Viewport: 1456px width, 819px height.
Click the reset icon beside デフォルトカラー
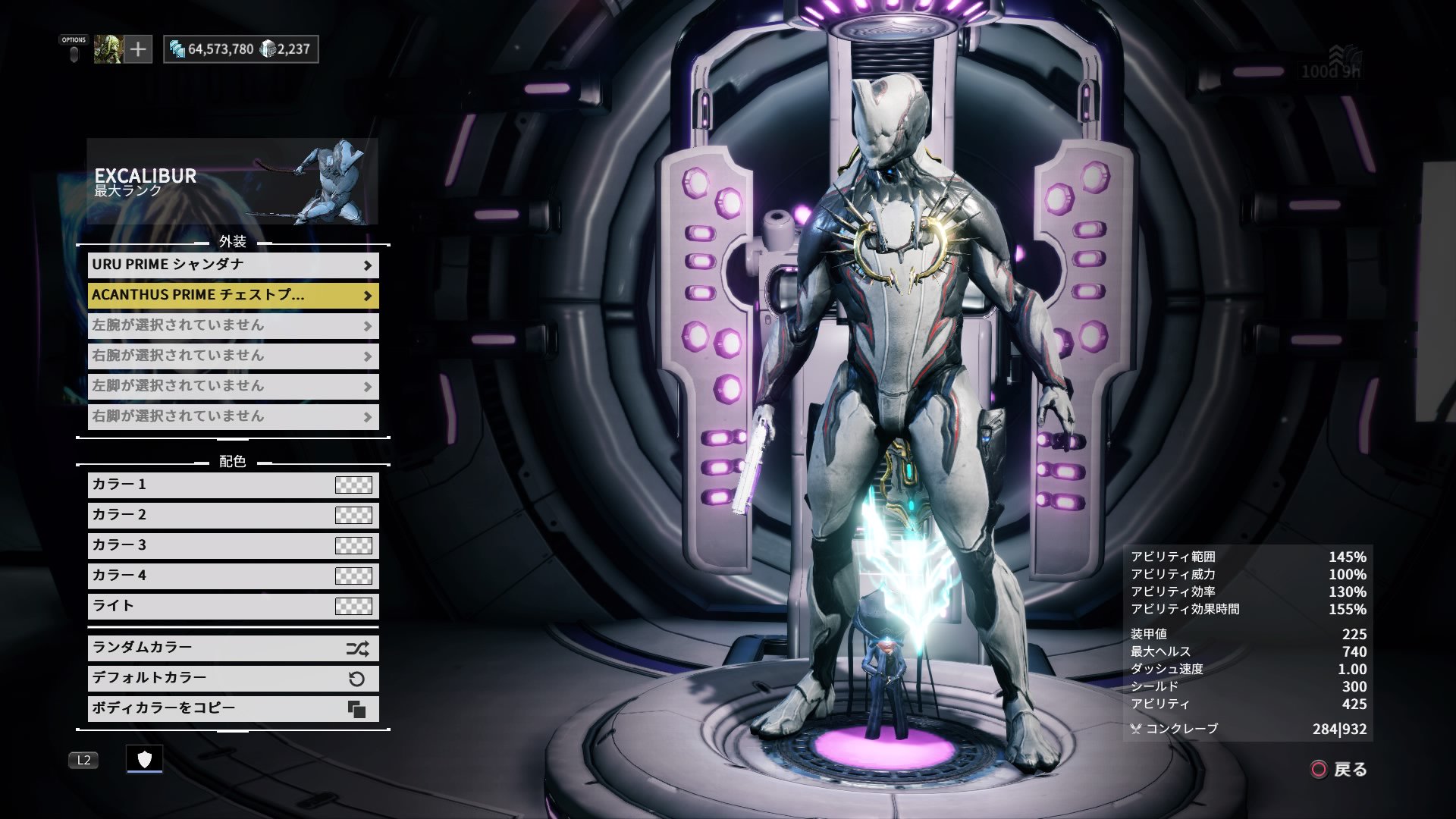click(x=357, y=678)
